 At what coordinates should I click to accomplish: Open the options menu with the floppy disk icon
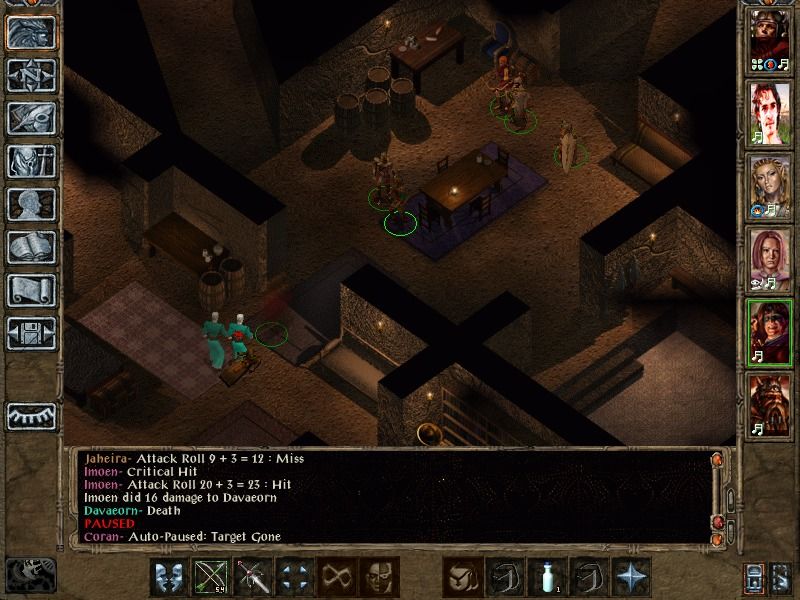[x=31, y=333]
